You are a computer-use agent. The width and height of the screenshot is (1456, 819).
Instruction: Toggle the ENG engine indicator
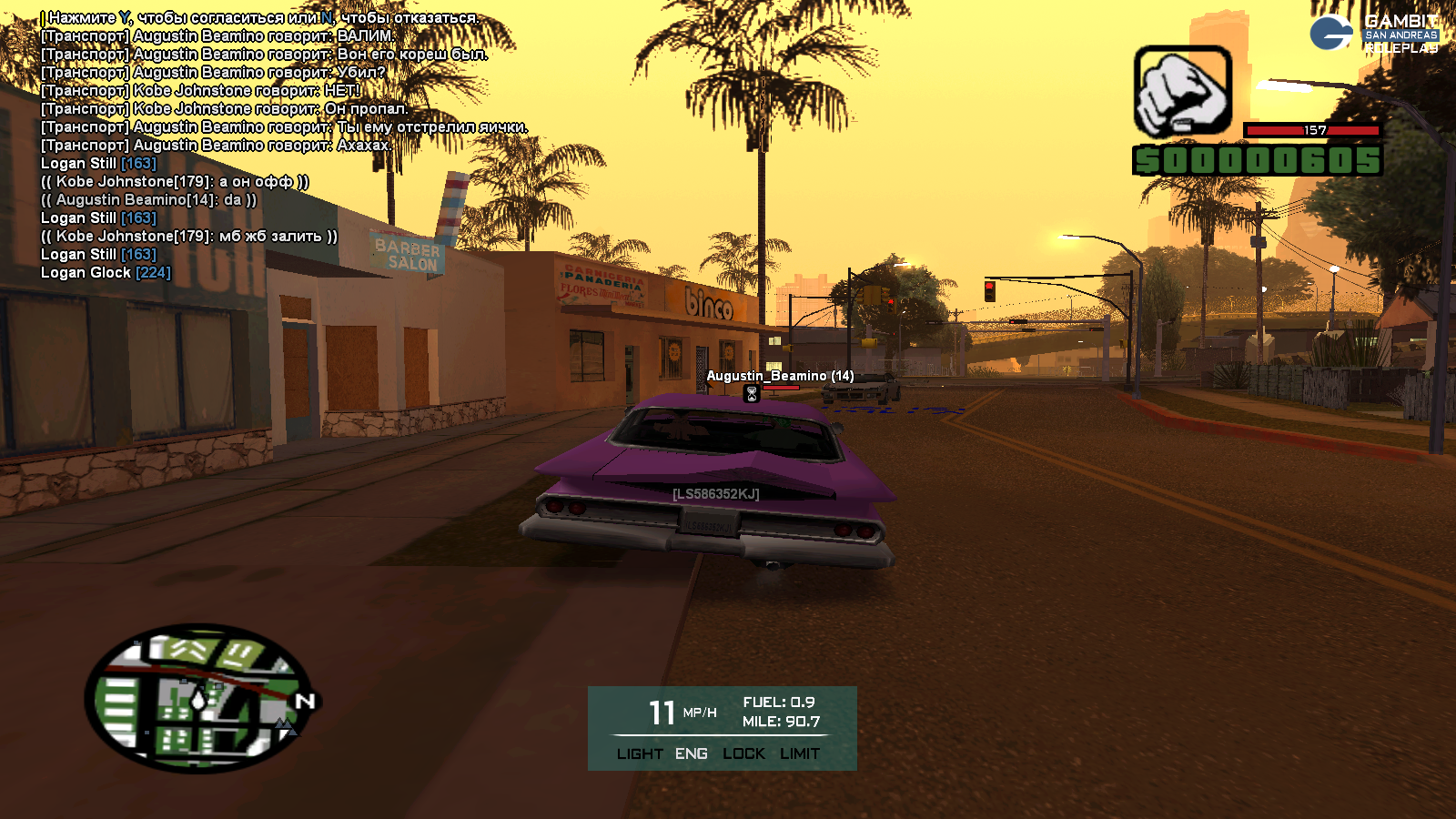click(x=692, y=753)
